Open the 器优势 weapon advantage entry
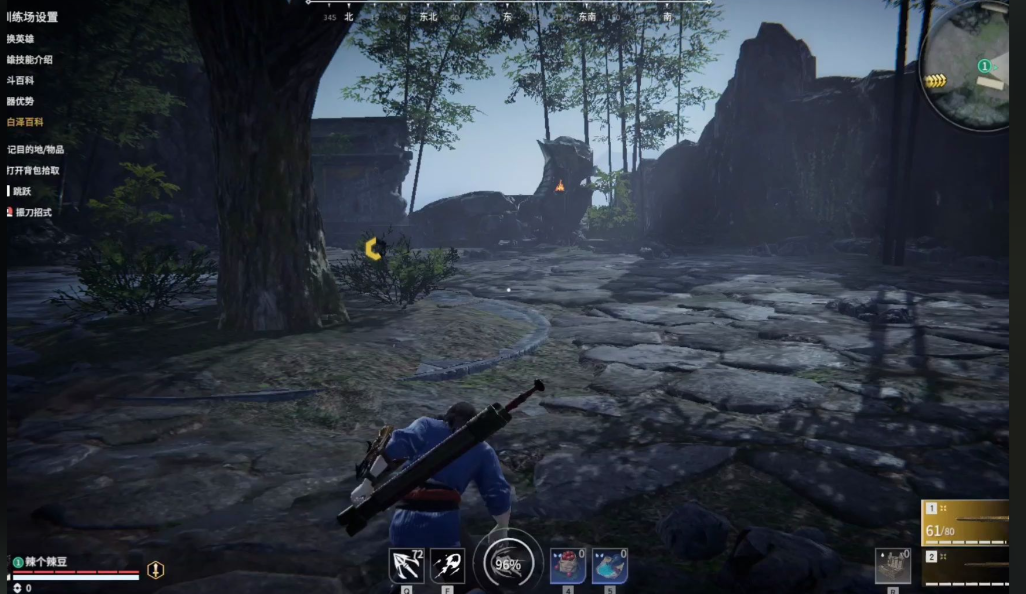This screenshot has height=594, width=1026. click(x=21, y=101)
